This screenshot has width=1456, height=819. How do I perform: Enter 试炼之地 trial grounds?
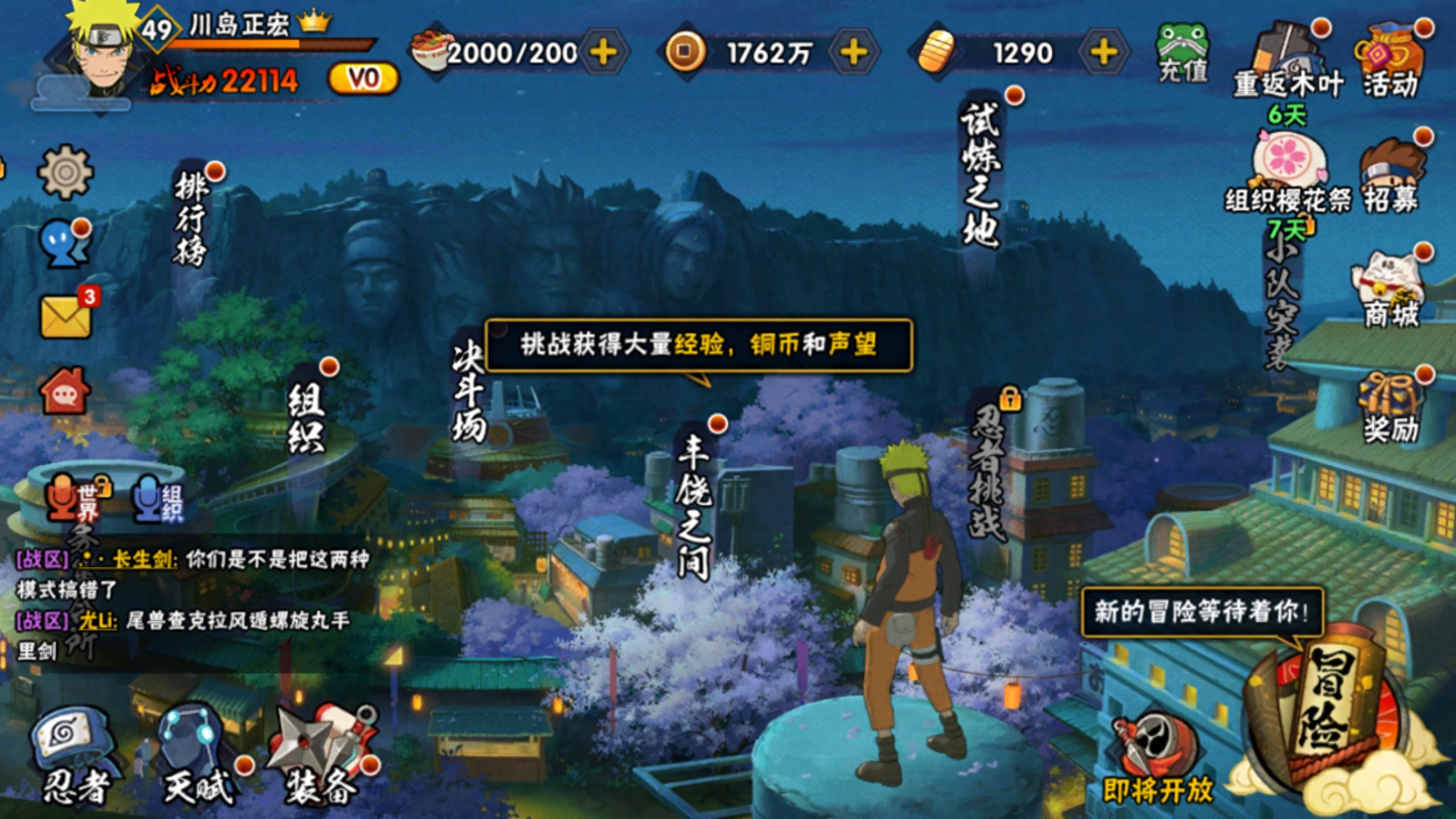pos(981,175)
